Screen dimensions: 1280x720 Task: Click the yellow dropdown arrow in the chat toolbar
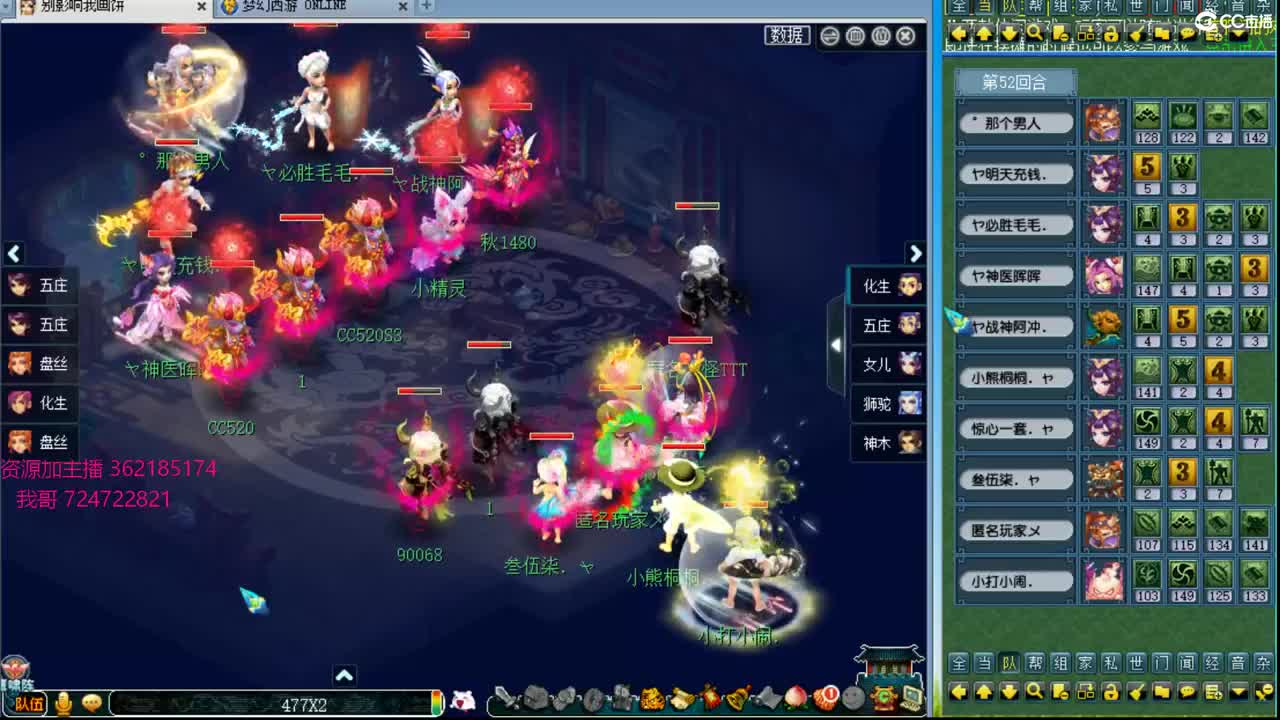click(1238, 692)
